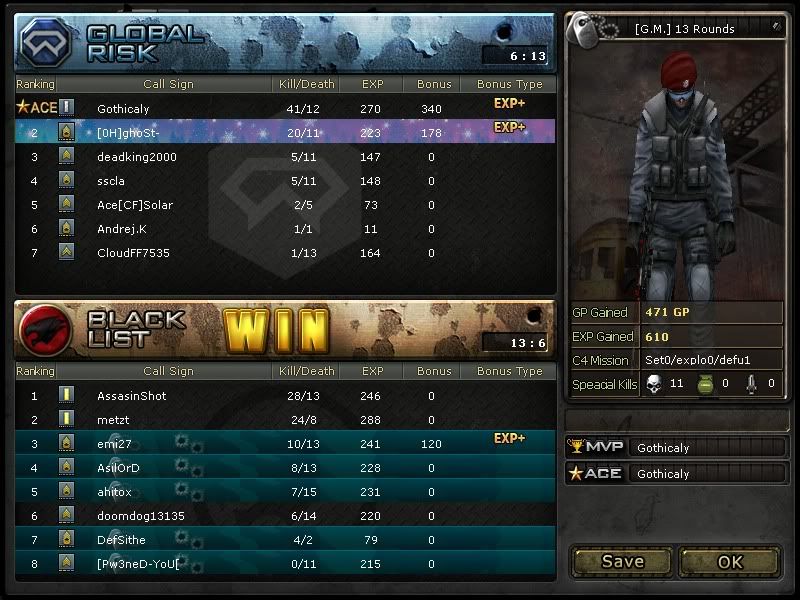Viewport: 800px width, 600px height.
Task: Click the Save button
Action: pos(622,561)
